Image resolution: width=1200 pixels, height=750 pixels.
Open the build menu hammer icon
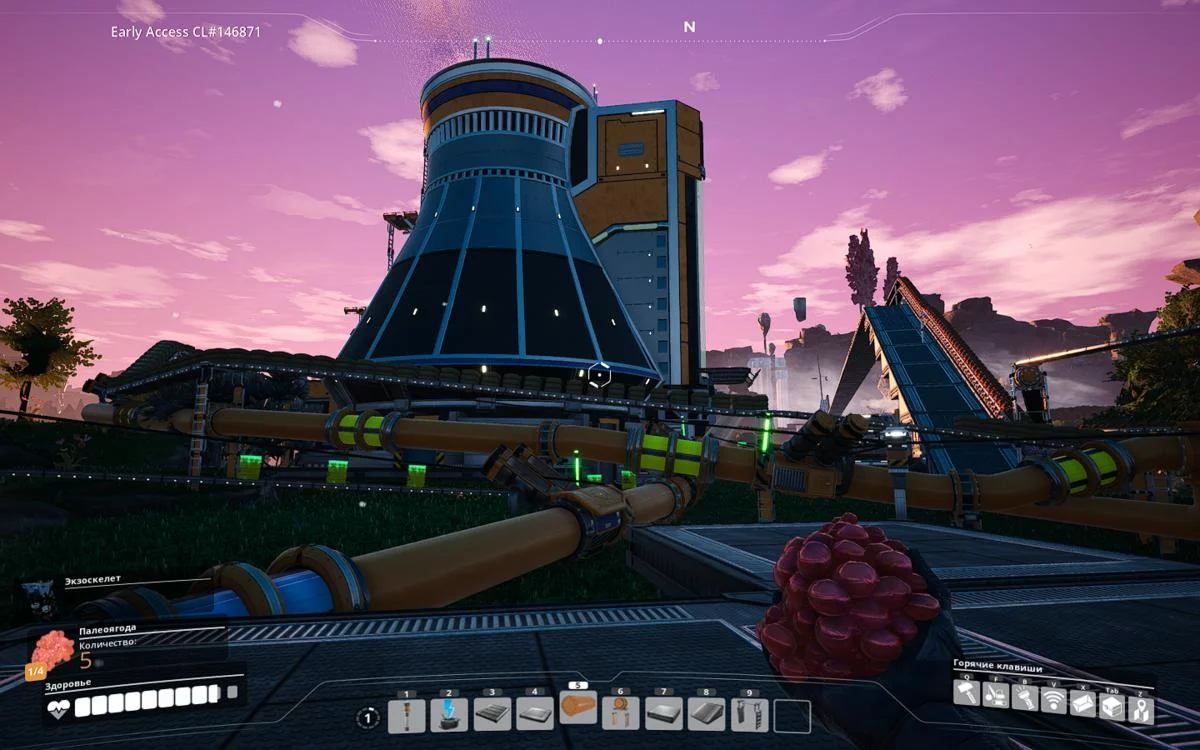click(966, 694)
